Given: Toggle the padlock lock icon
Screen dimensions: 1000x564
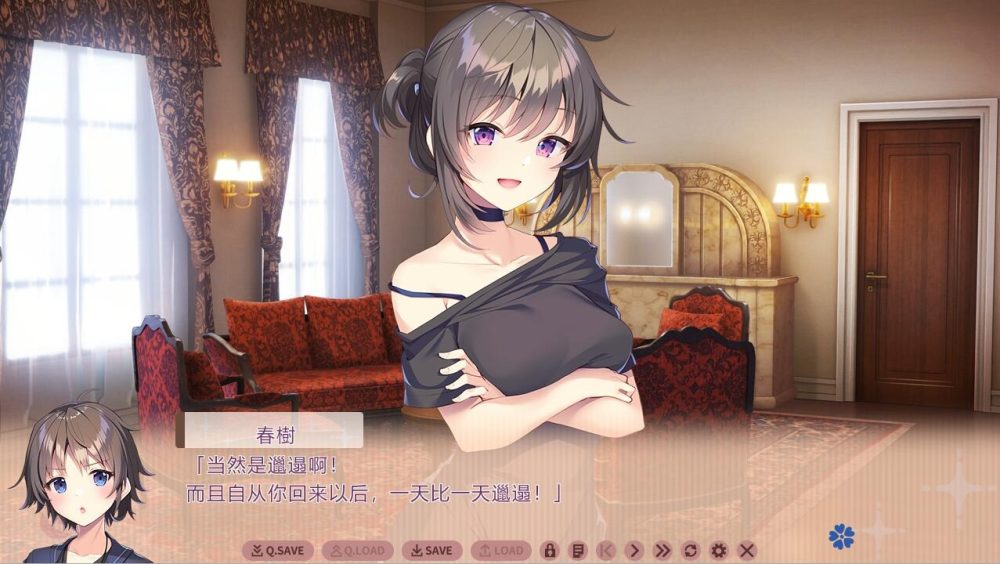Looking at the screenshot, I should pos(549,550).
